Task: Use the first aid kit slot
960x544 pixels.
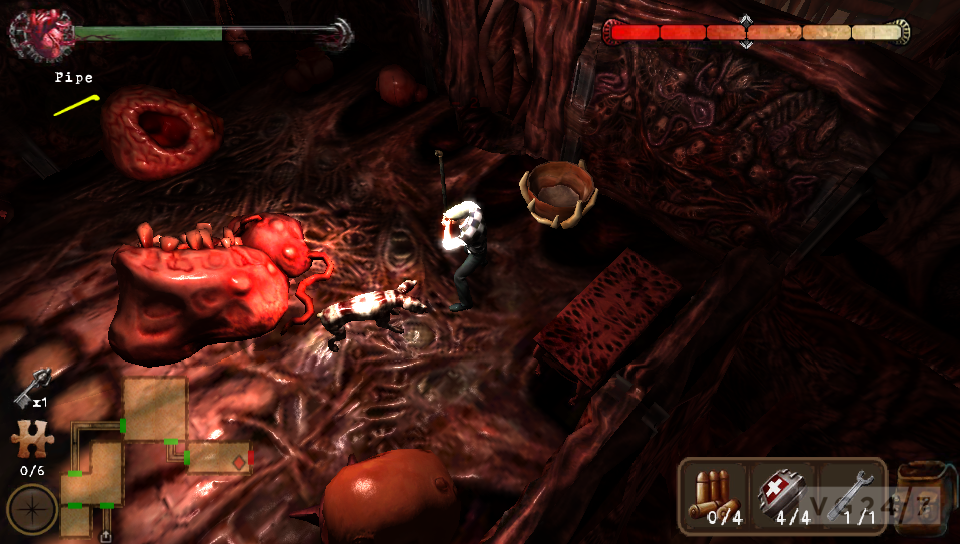Action: click(781, 495)
